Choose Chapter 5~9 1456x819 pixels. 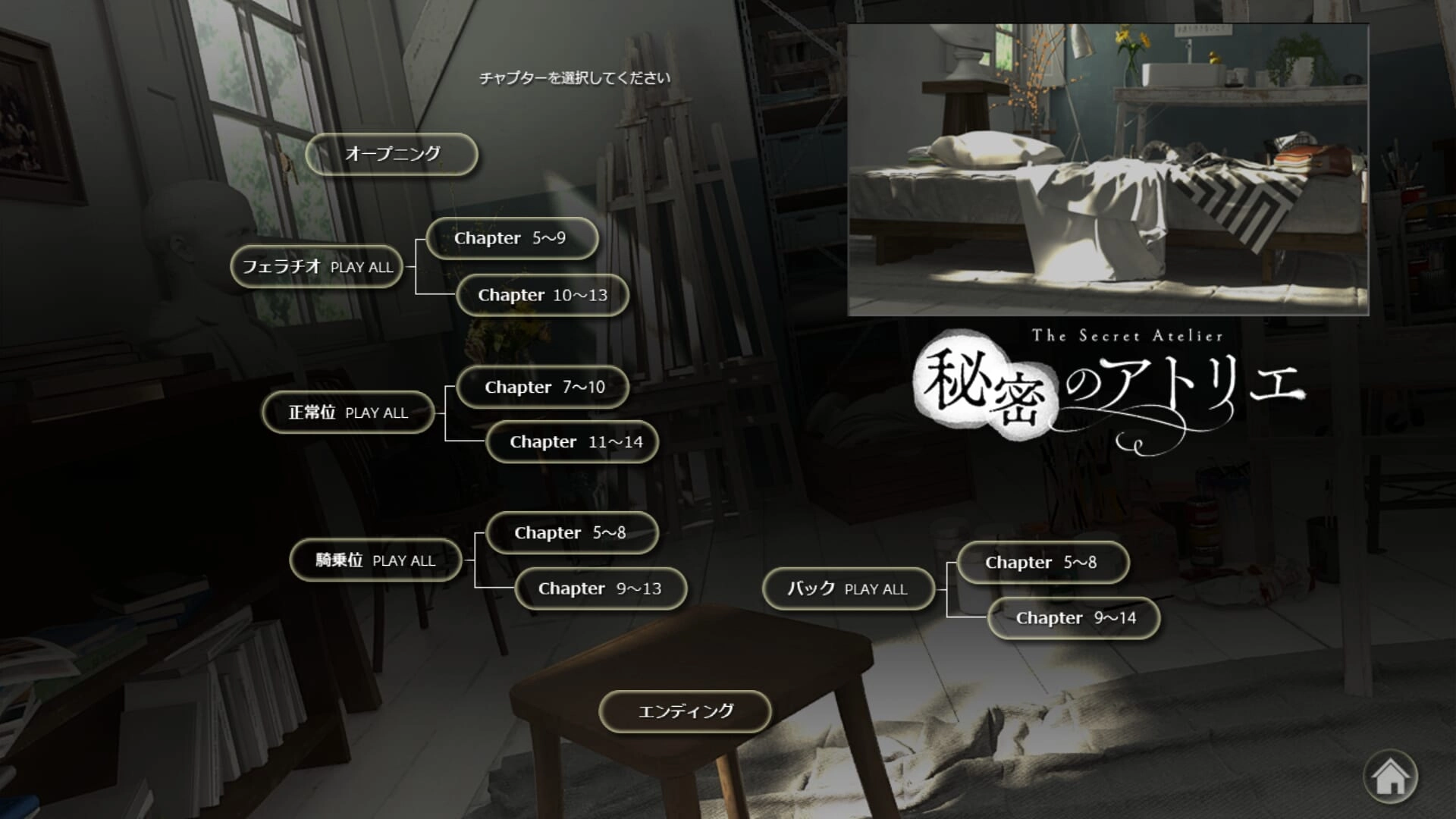[512, 238]
